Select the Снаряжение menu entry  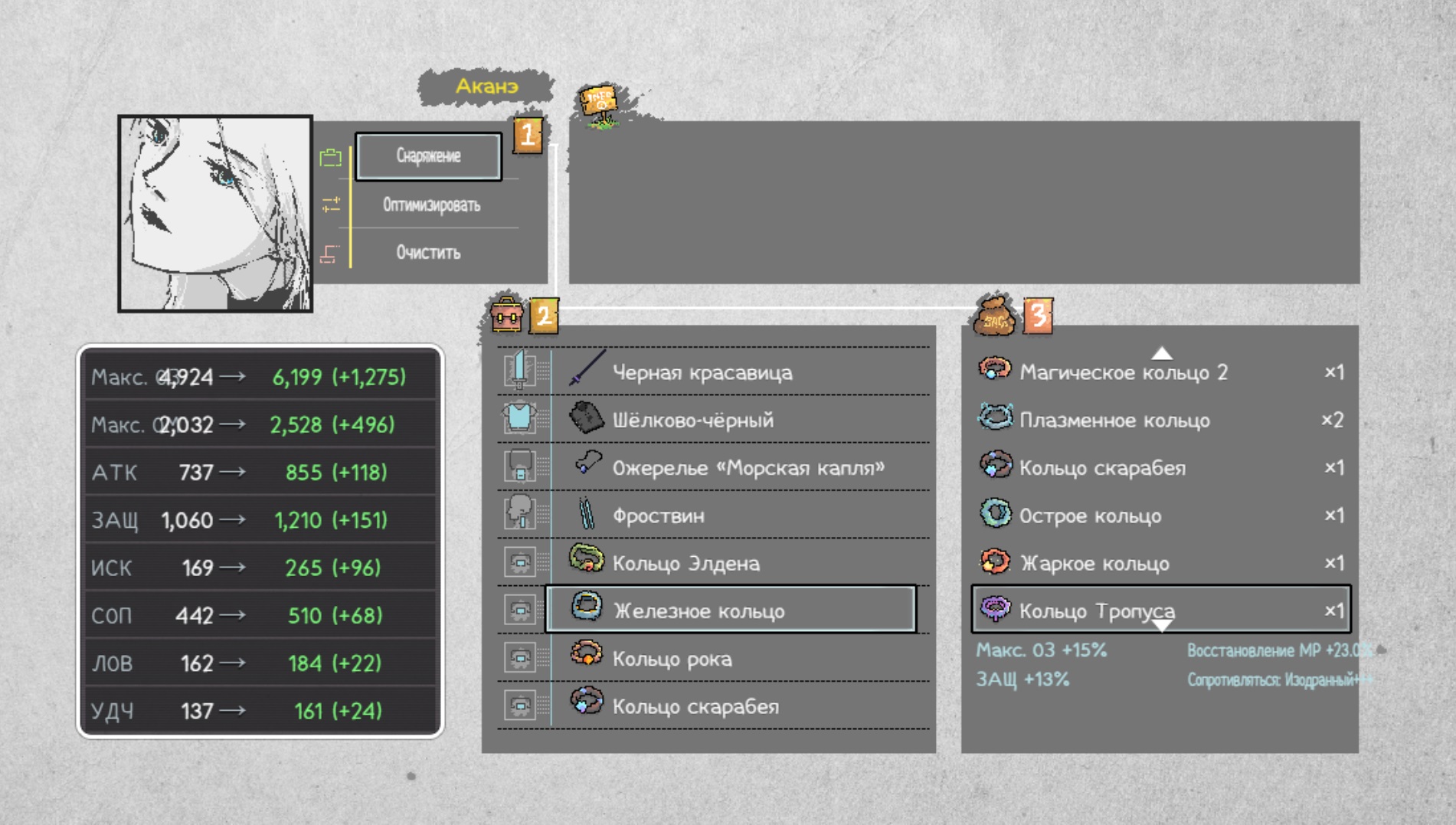pyautogui.click(x=428, y=156)
